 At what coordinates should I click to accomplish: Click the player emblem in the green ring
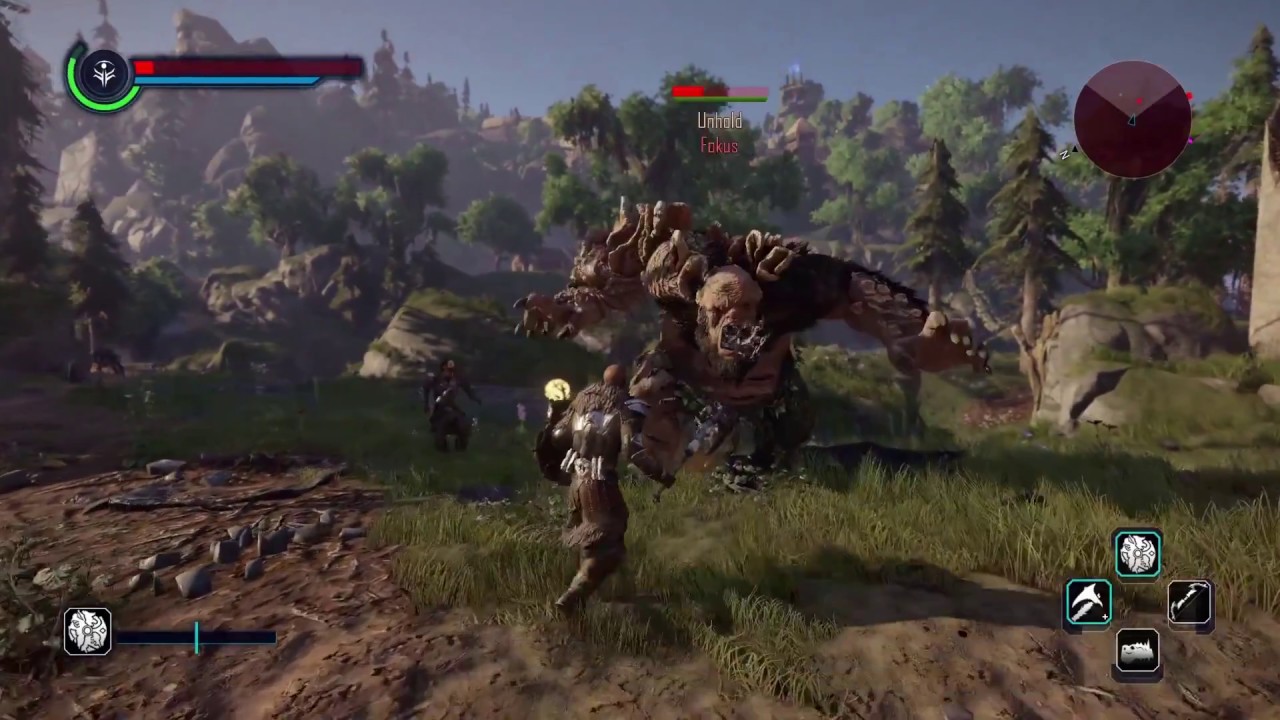tap(103, 73)
